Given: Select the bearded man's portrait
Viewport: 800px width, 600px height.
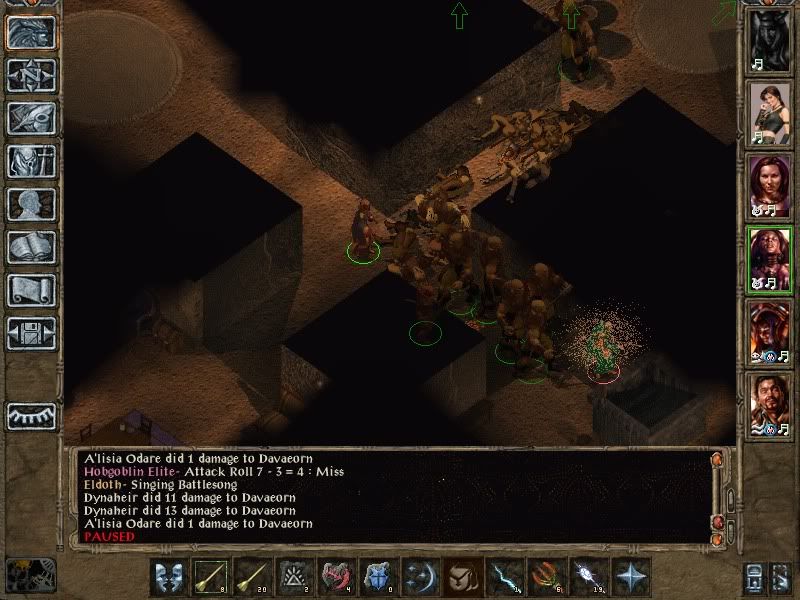Looking at the screenshot, I should [x=770, y=405].
